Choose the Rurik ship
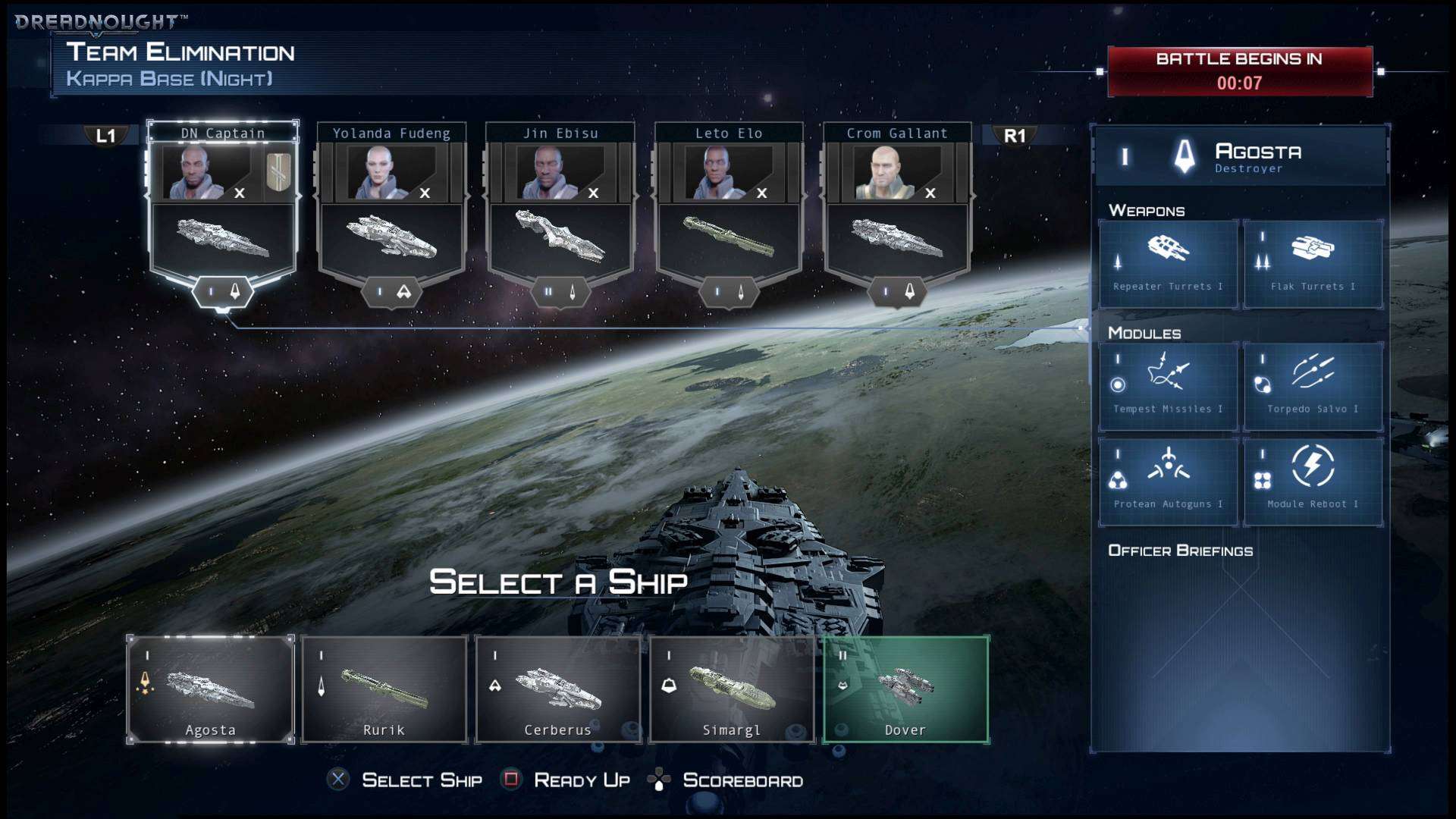The height and width of the screenshot is (819, 1456). point(384,689)
